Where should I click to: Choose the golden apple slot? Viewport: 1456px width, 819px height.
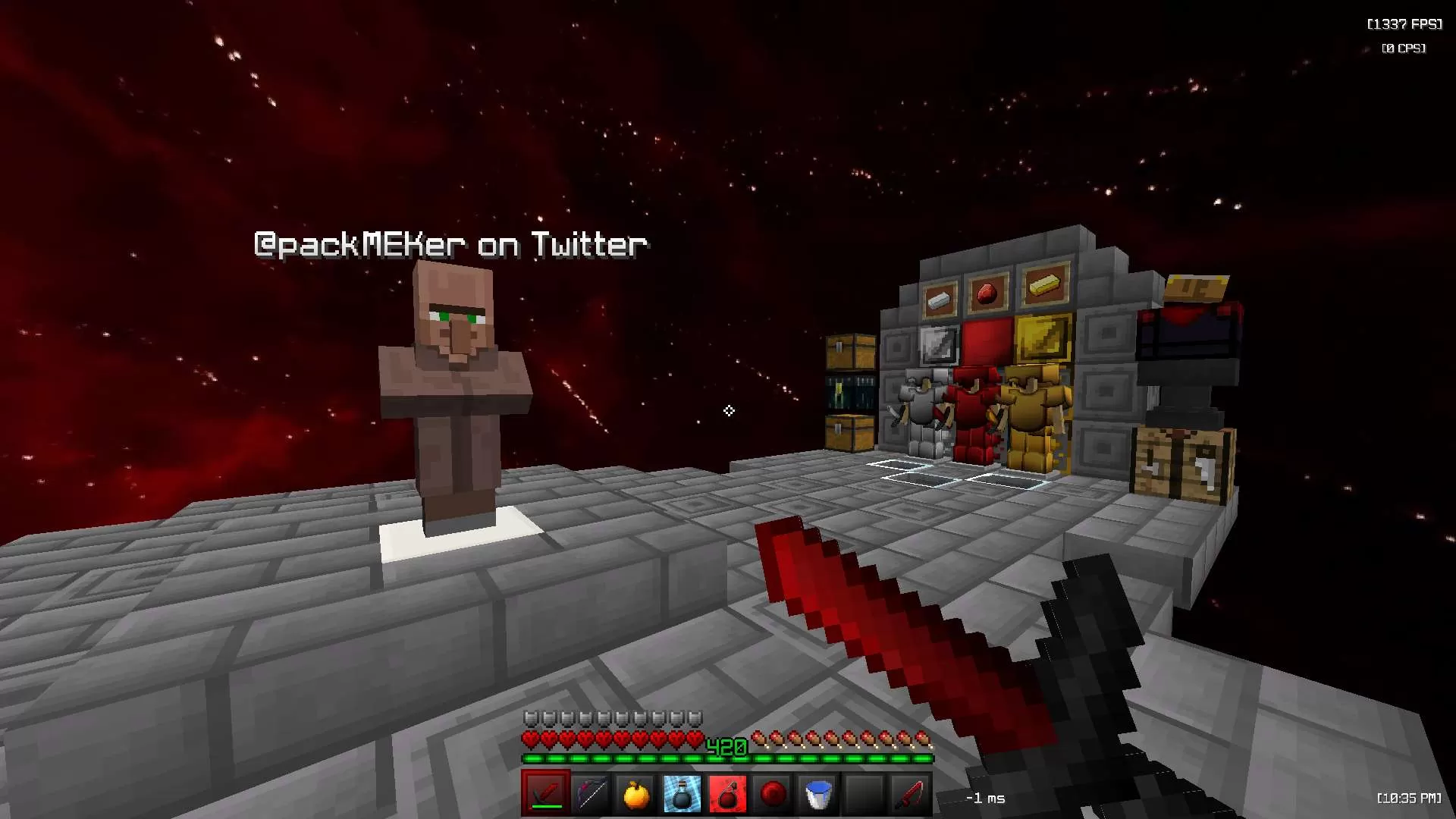point(636,794)
